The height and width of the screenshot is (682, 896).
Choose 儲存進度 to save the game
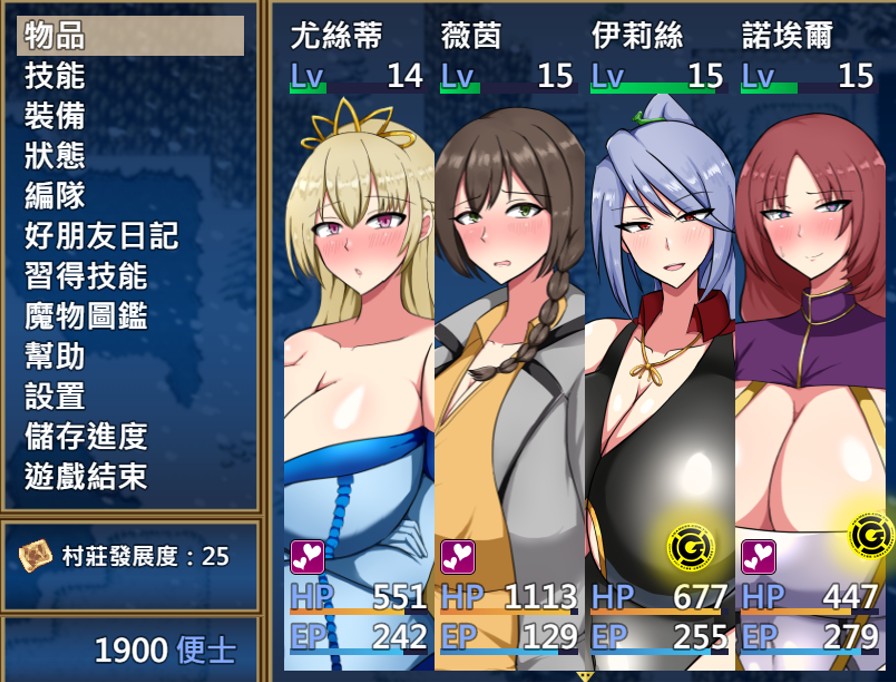tap(130, 436)
